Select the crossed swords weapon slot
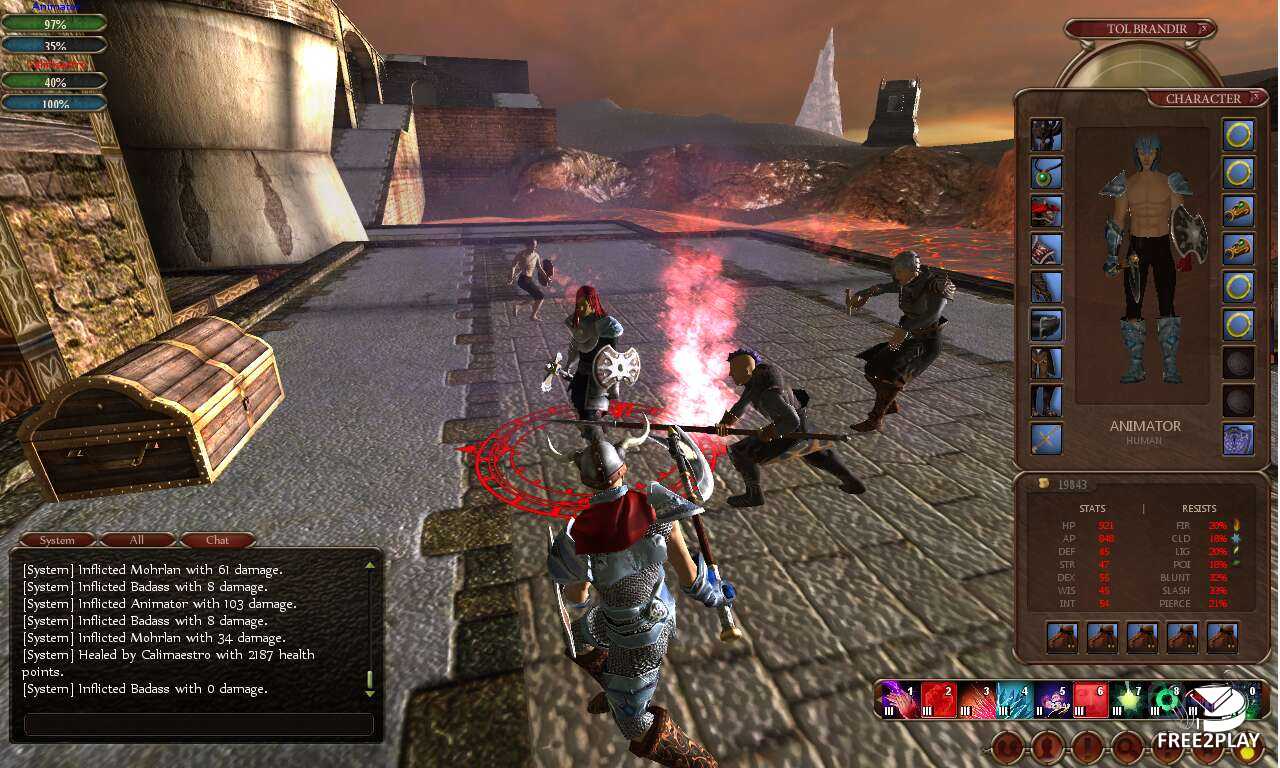The image size is (1280, 768). click(1046, 439)
